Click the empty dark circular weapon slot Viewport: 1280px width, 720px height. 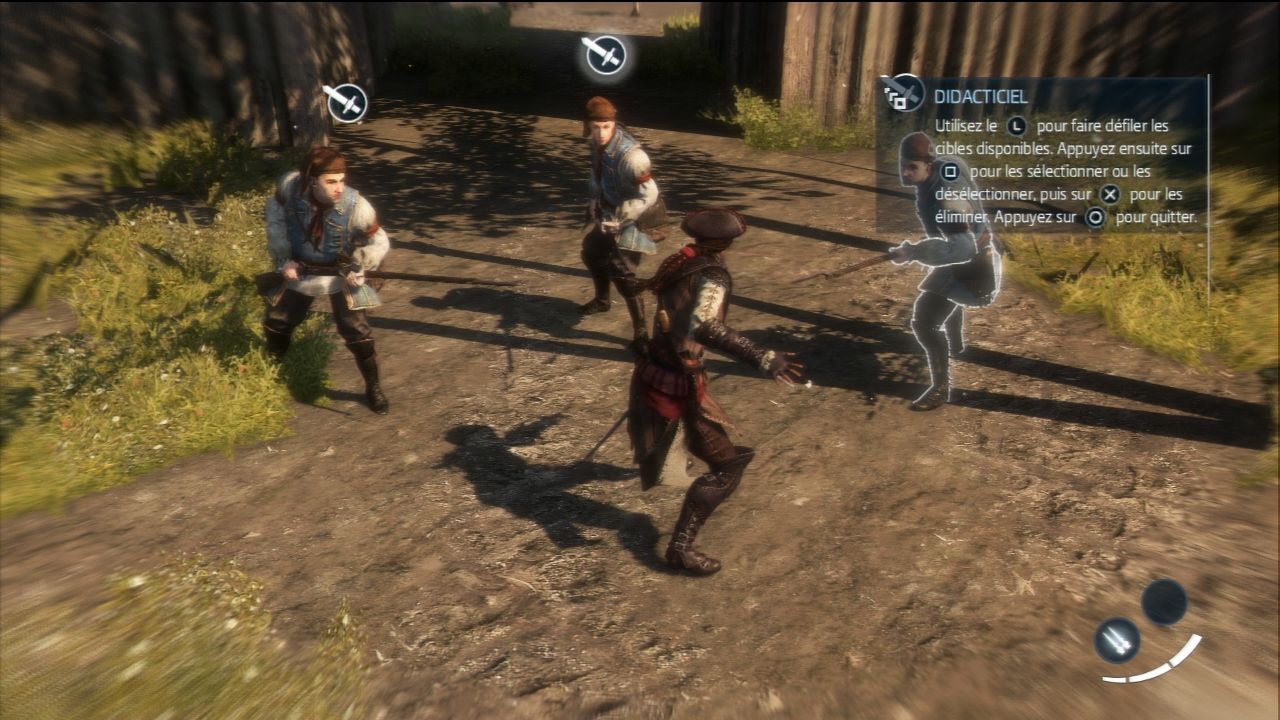(x=1164, y=602)
